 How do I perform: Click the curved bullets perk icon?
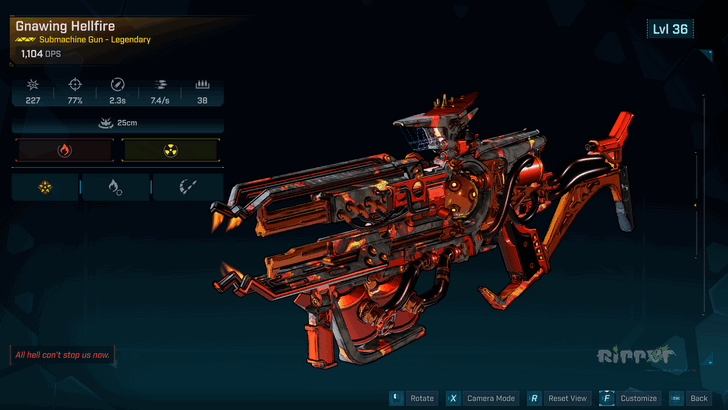point(187,186)
